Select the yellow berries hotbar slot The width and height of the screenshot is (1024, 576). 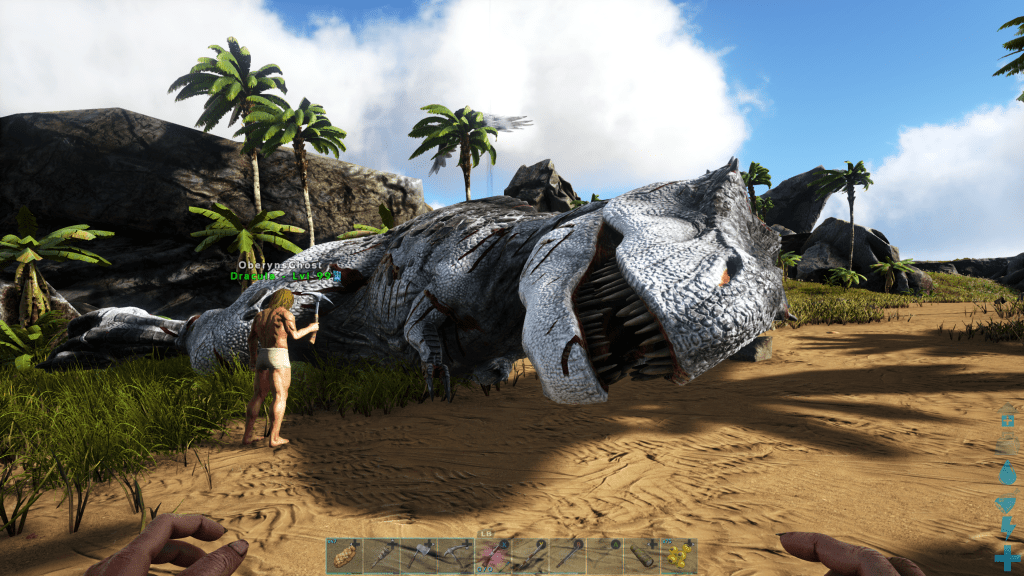[679, 556]
